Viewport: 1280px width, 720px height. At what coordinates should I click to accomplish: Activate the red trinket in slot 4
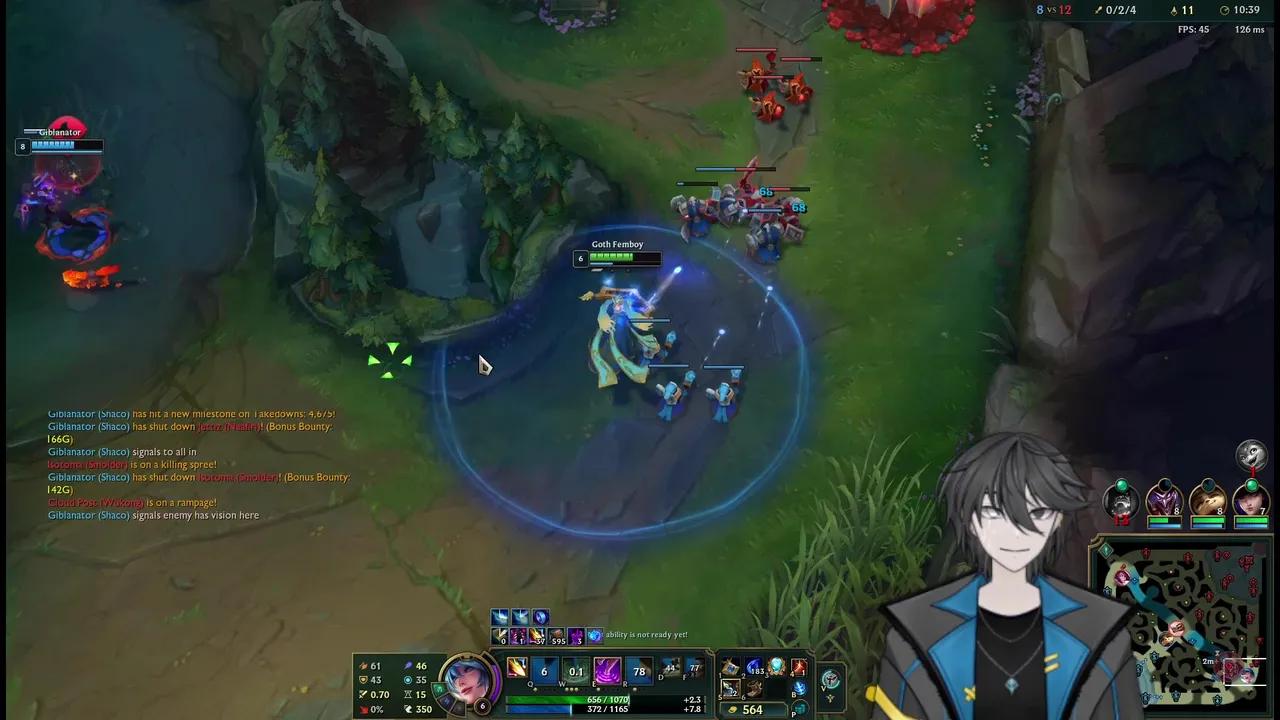click(x=798, y=668)
